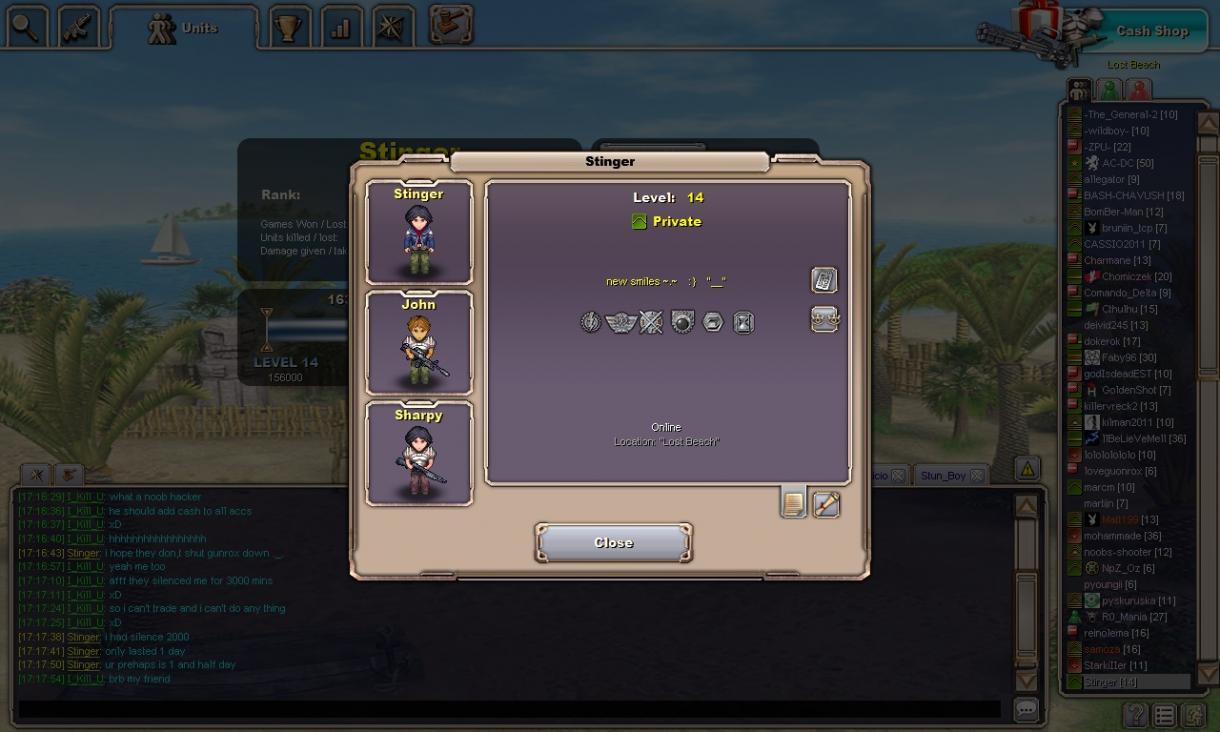1220x732 pixels.
Task: Open the Cash Shop
Action: [x=1151, y=31]
